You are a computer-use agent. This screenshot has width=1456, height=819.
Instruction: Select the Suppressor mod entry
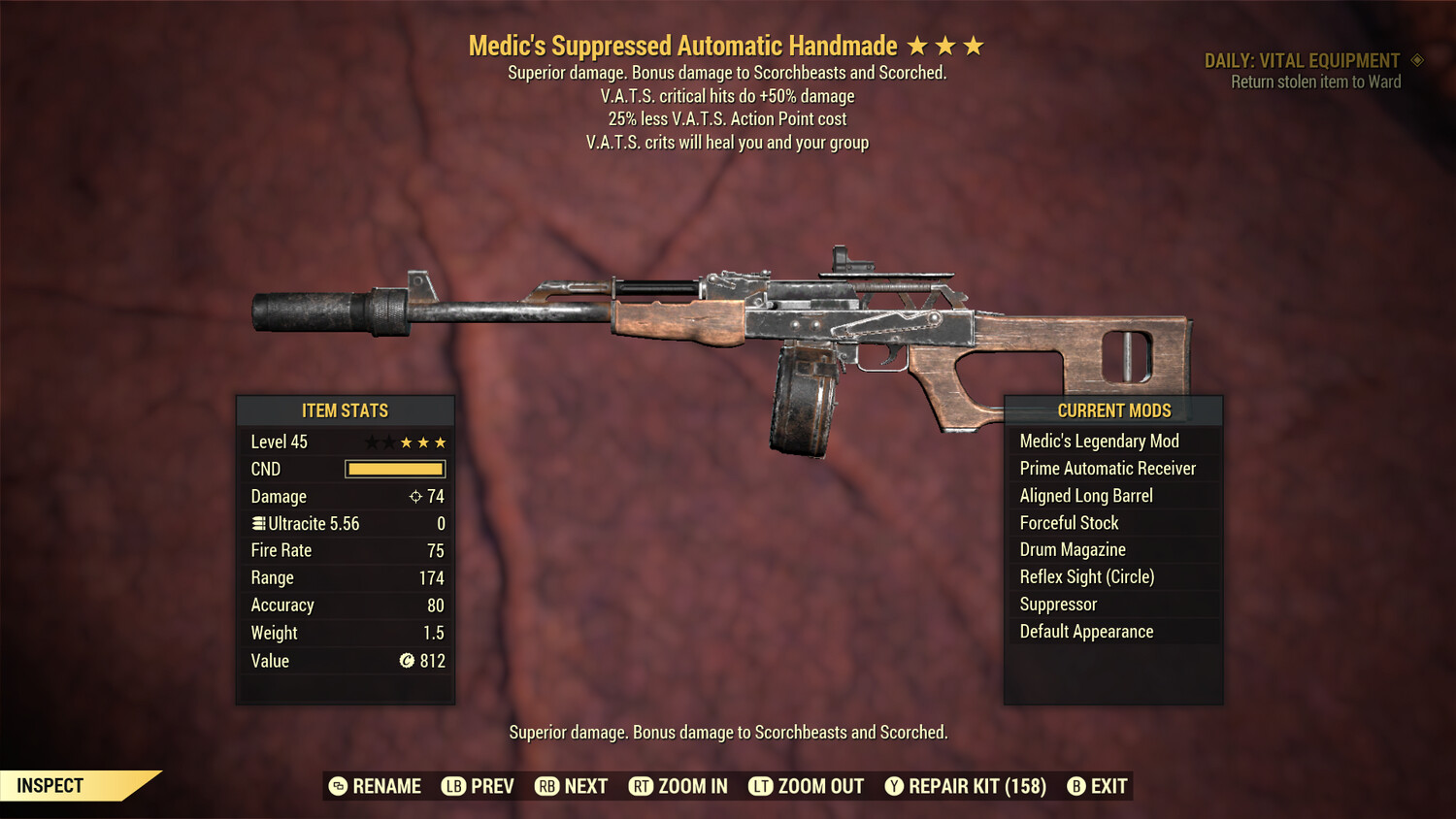(1058, 604)
